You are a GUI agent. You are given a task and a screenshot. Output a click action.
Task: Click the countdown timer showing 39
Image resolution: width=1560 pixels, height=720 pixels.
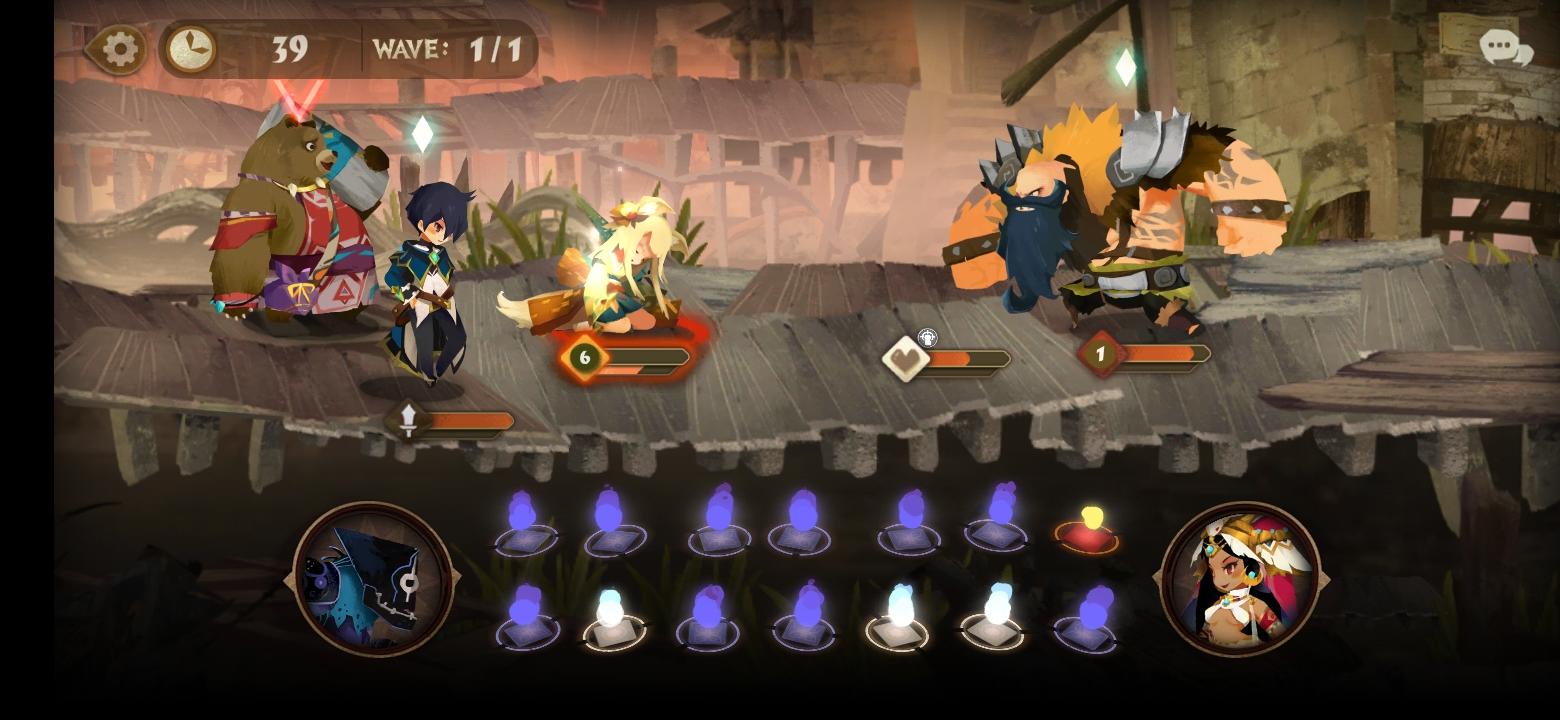click(x=287, y=46)
